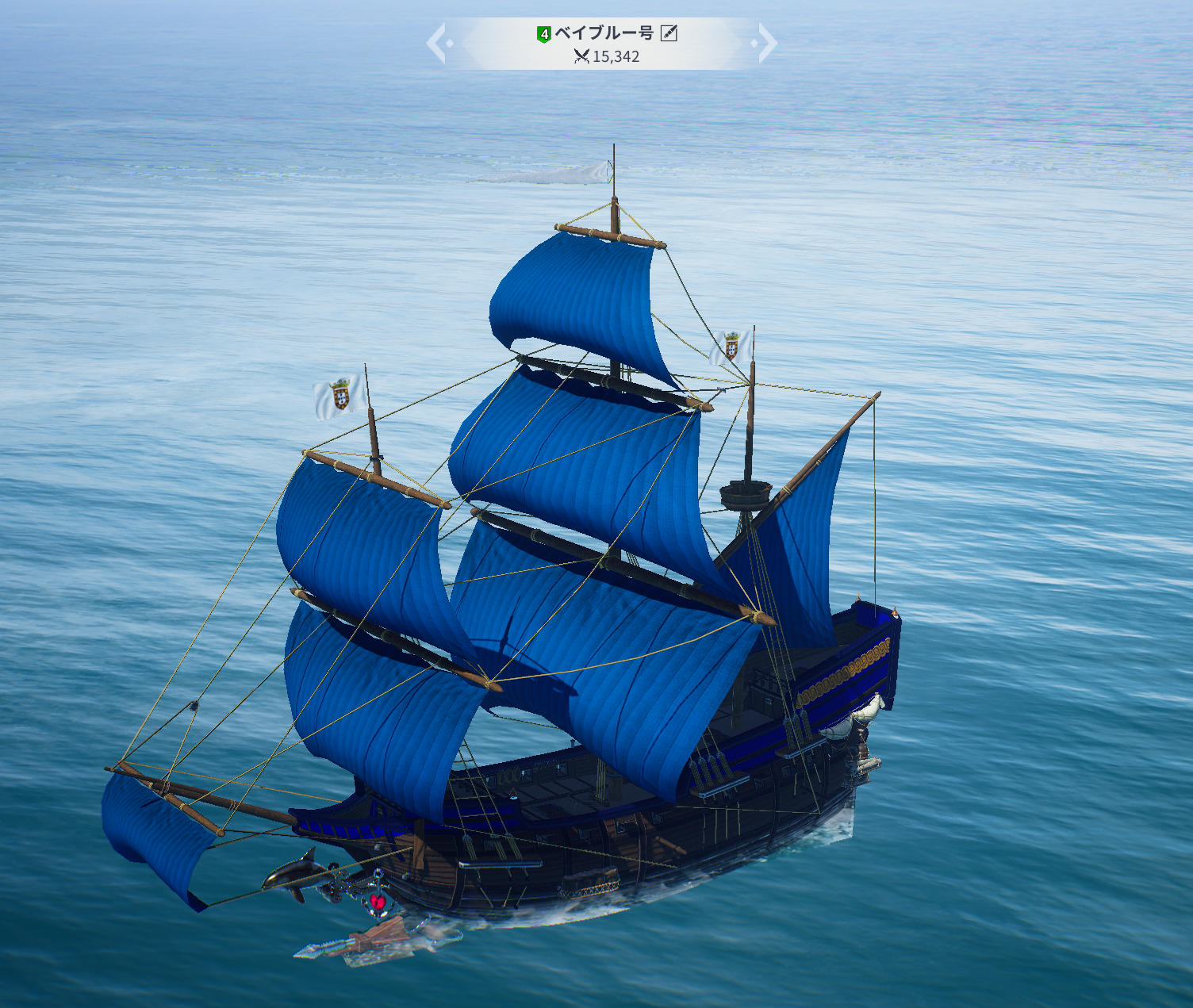The image size is (1193, 1008).
Task: Show the next ship with right arrow
Action: [x=766, y=43]
